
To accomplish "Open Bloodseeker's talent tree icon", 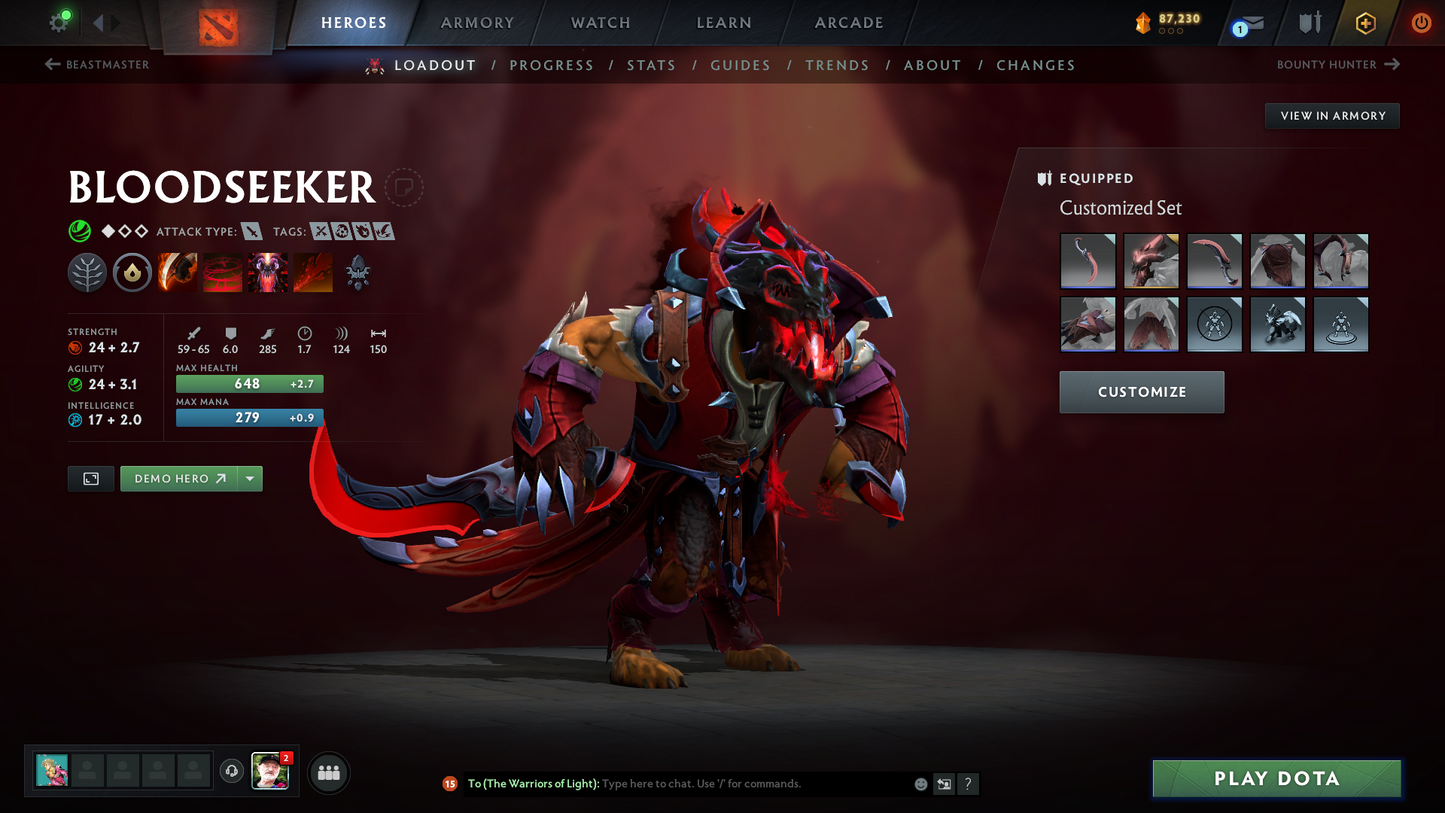I will point(87,272).
